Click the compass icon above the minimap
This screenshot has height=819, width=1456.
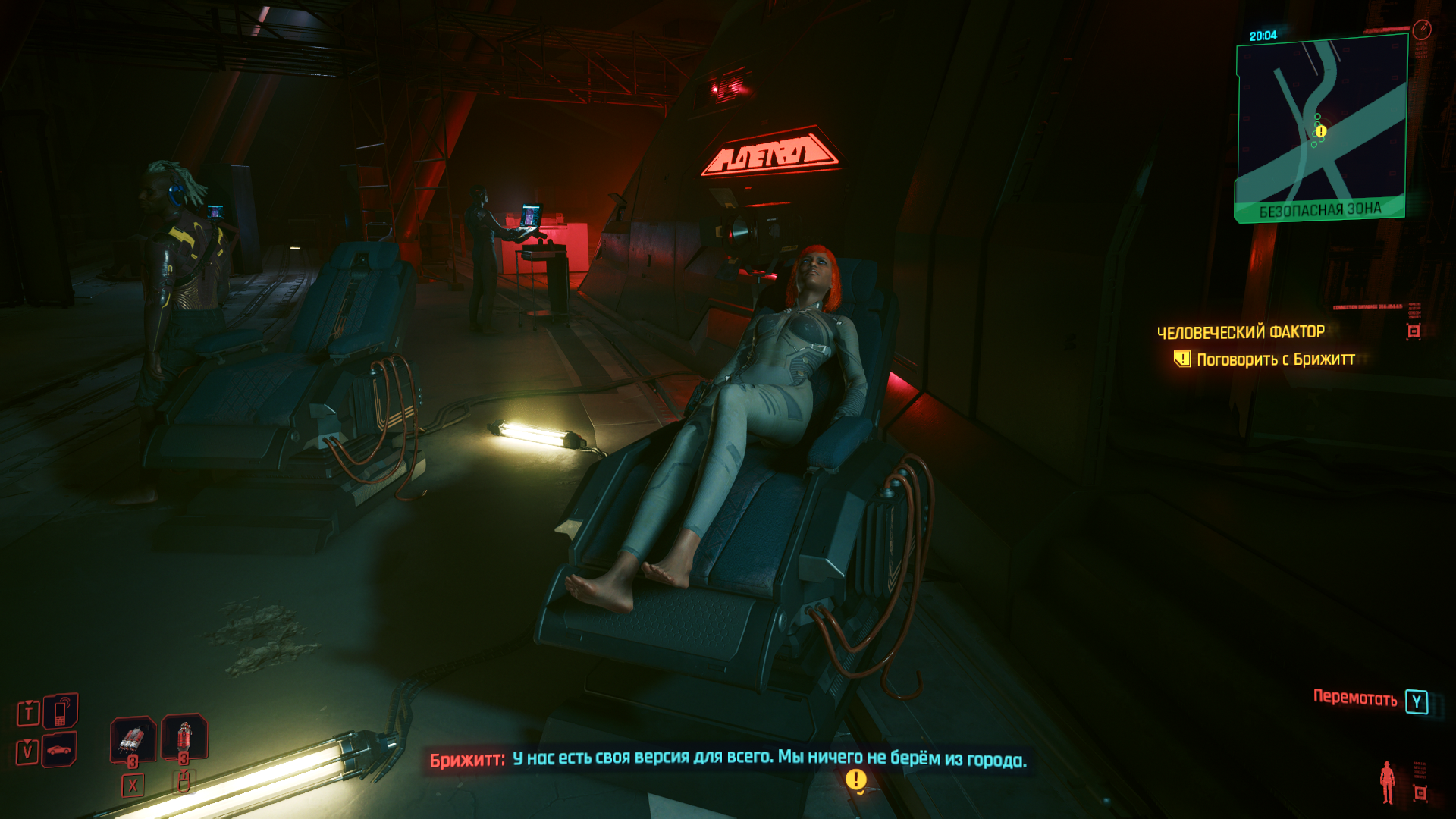tap(1422, 30)
